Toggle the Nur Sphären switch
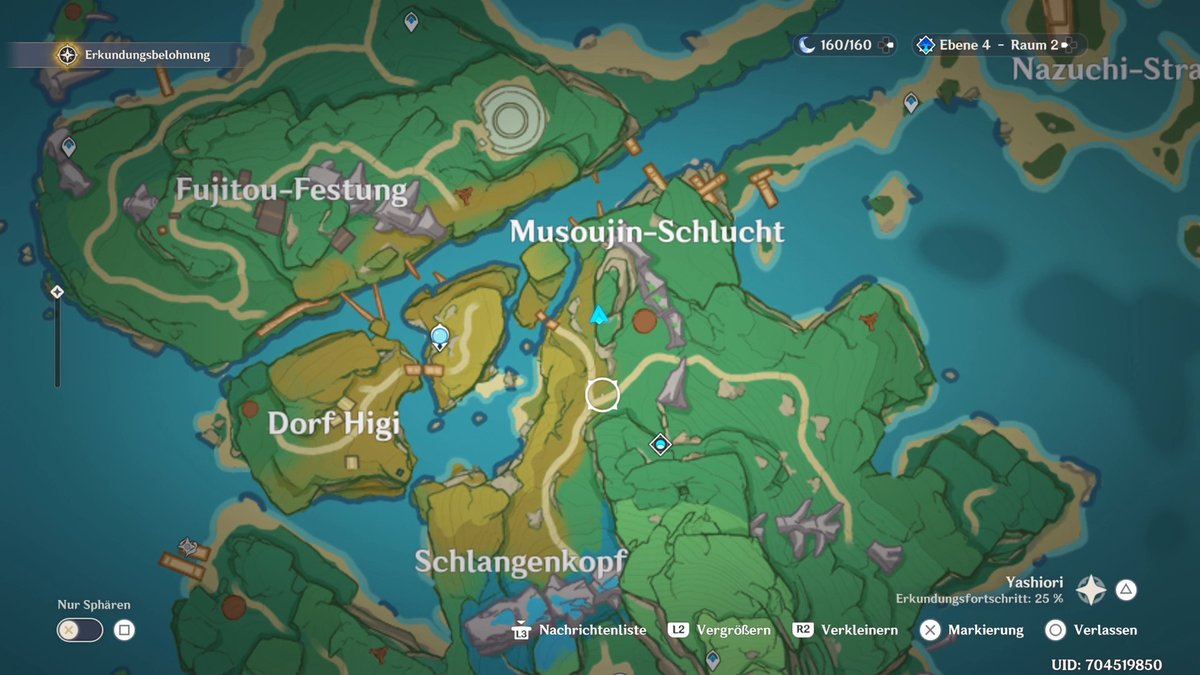The height and width of the screenshot is (675, 1200). pyautogui.click(x=80, y=630)
